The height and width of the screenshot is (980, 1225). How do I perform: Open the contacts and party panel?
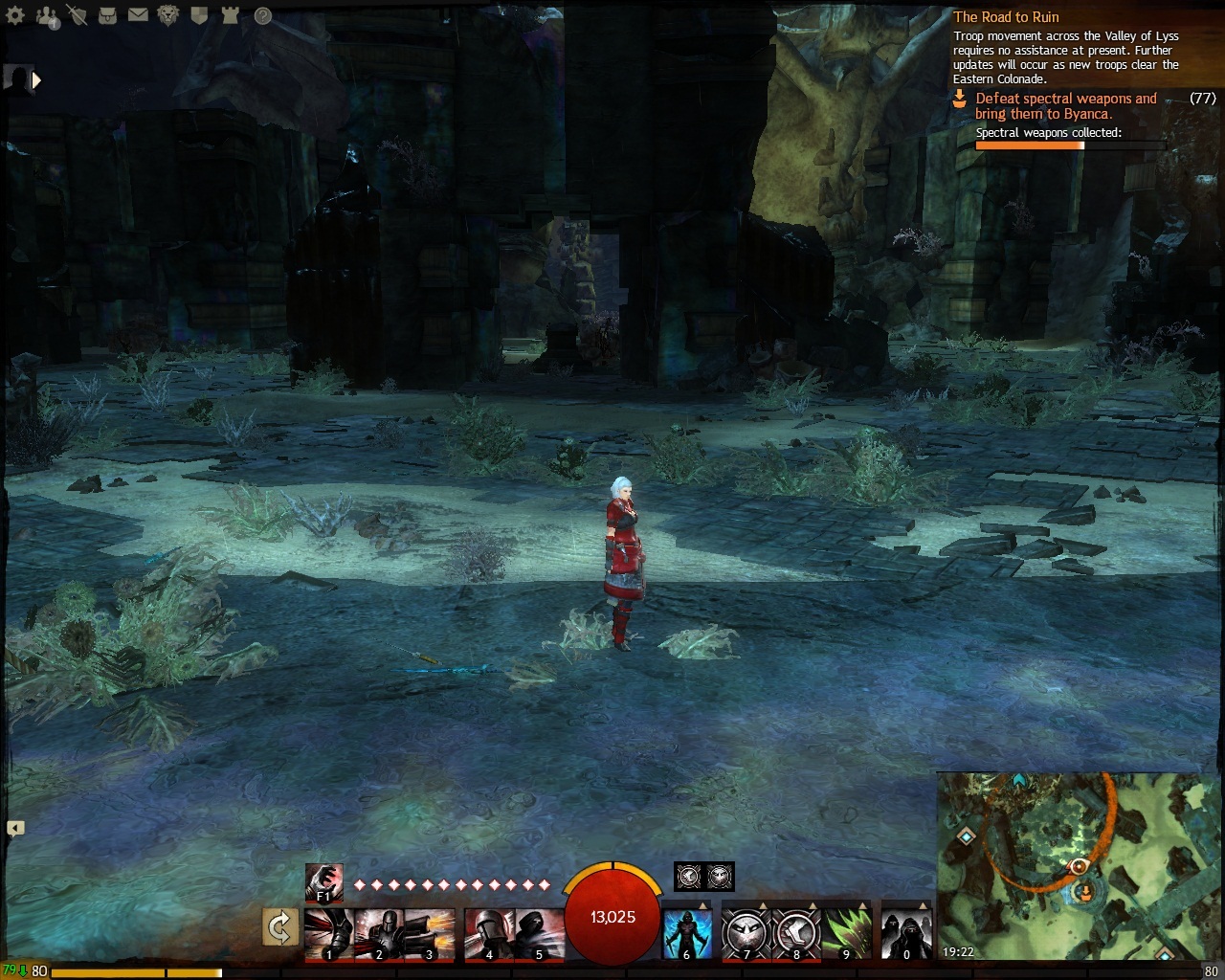click(46, 15)
